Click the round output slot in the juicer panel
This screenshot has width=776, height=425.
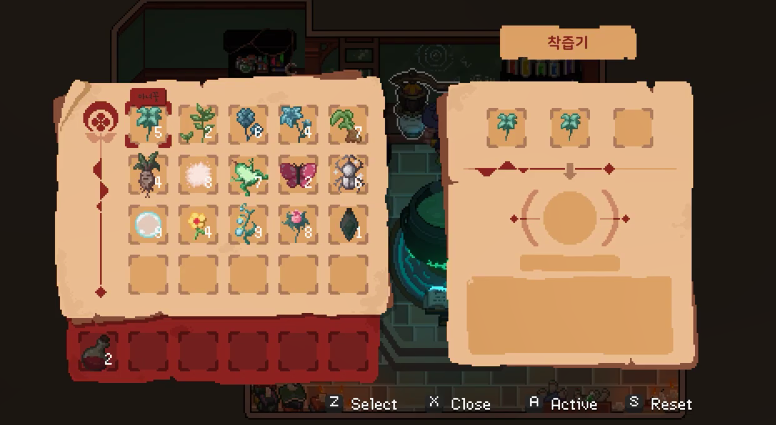[569, 217]
